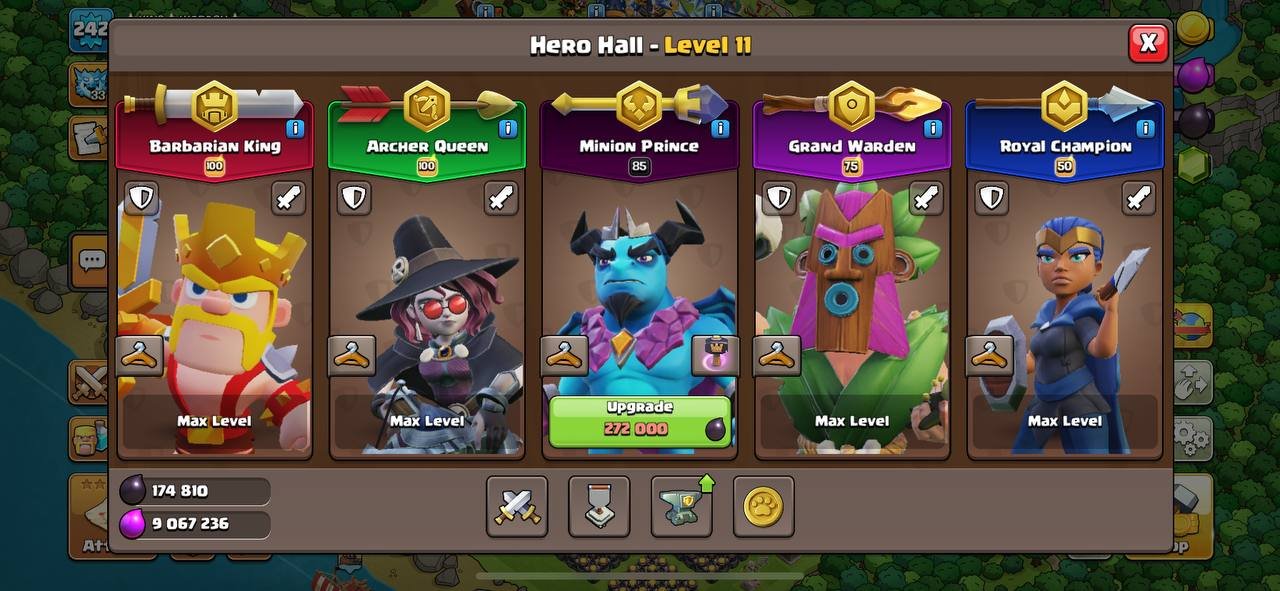
Task: Select Archer Queen shield mode icon
Action: coord(354,198)
